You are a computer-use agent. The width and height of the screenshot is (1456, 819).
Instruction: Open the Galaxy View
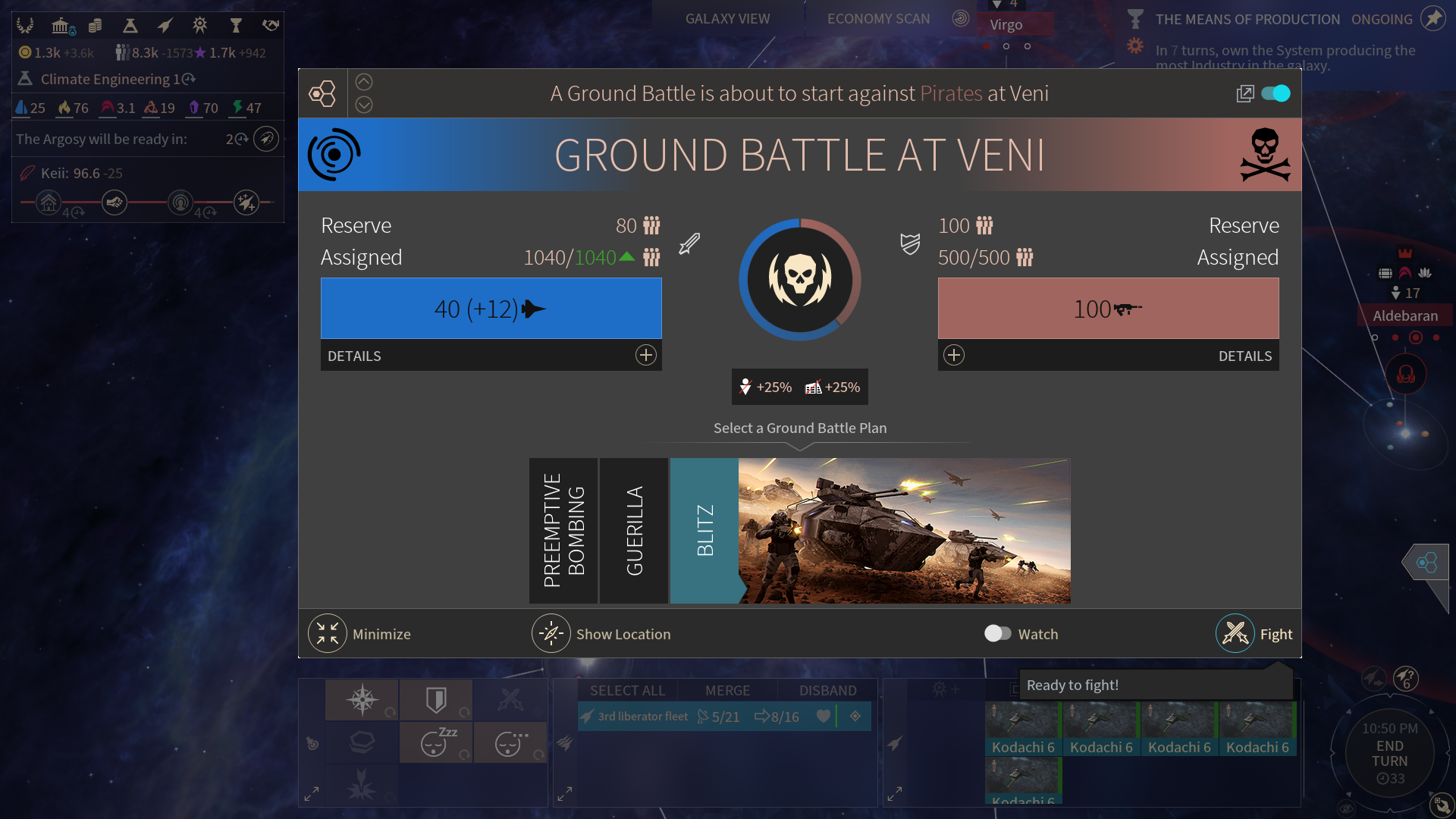click(727, 19)
